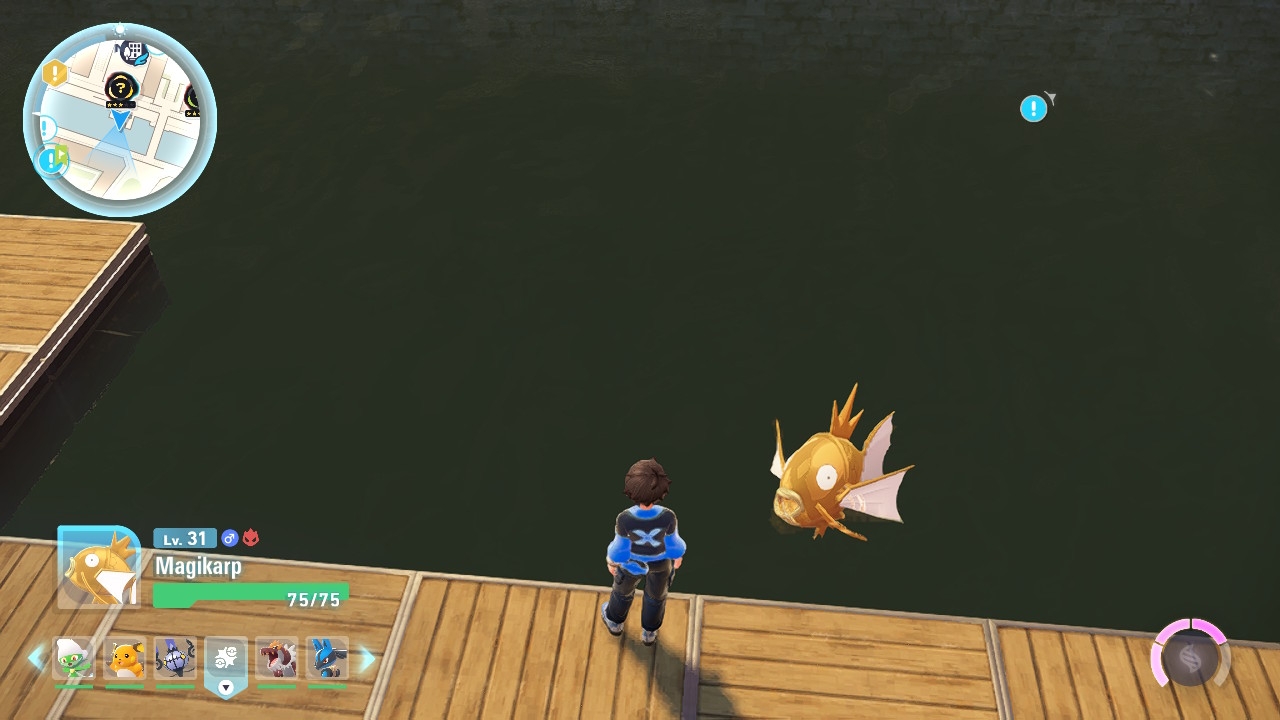Select the golden Magikarp portrait
1280x720 pixels.
click(x=99, y=567)
